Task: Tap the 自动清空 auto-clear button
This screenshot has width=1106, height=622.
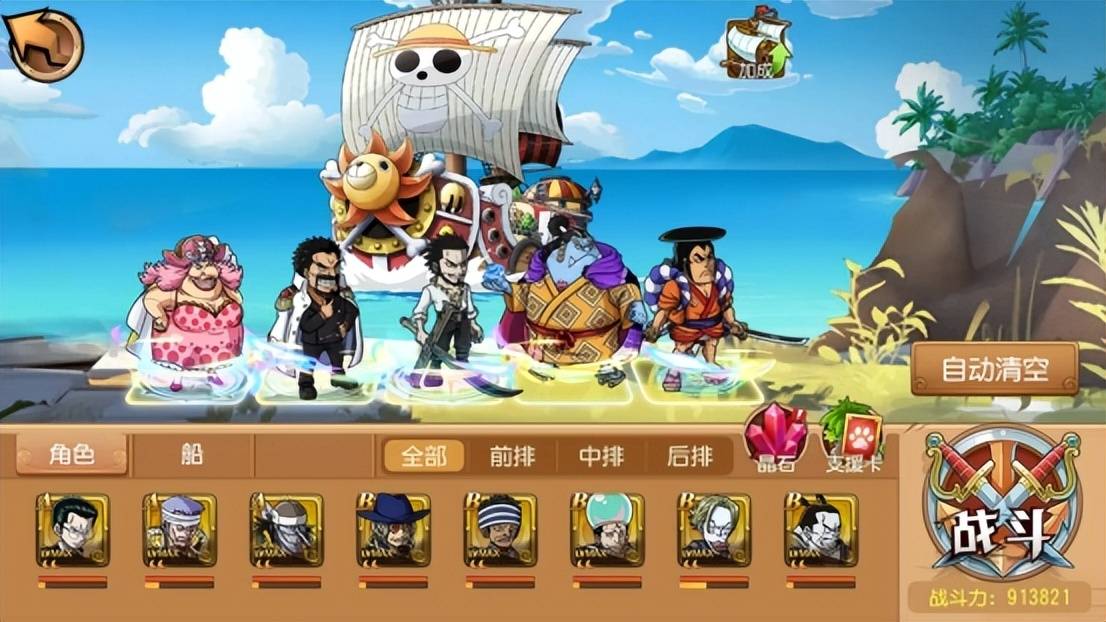Action: (994, 368)
